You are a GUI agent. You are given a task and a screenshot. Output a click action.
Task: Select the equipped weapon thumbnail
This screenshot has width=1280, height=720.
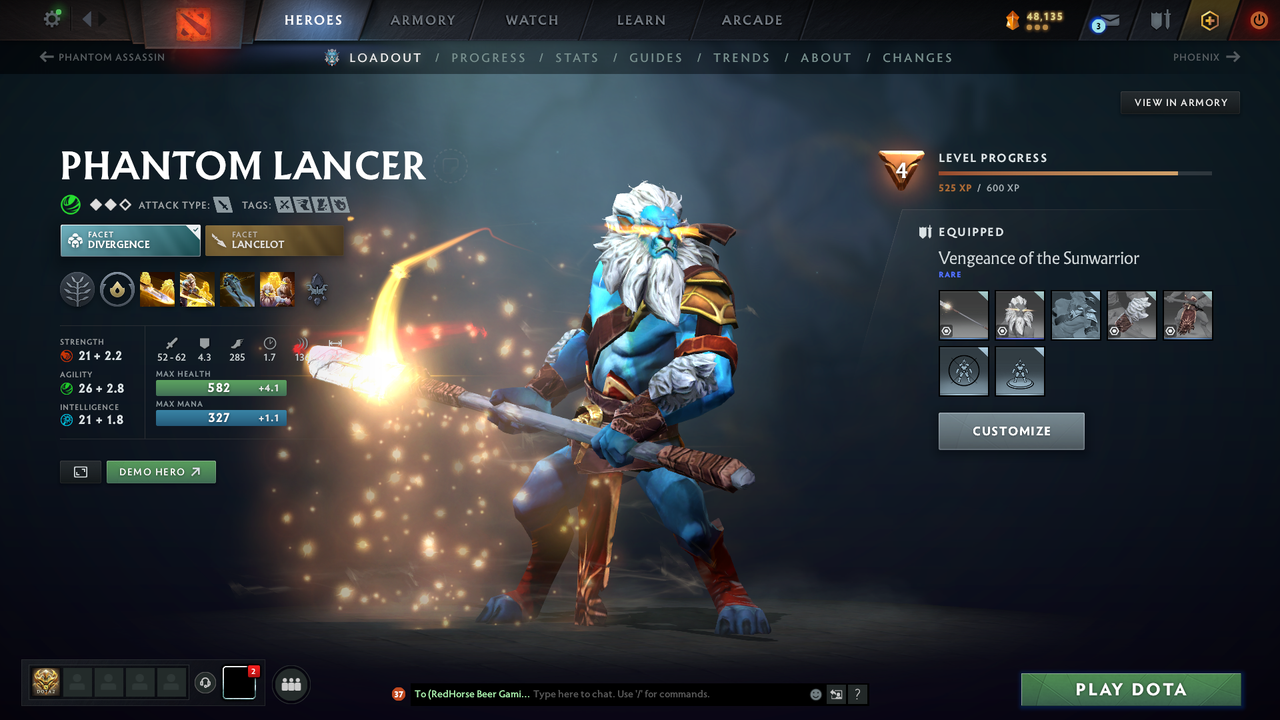tap(963, 314)
